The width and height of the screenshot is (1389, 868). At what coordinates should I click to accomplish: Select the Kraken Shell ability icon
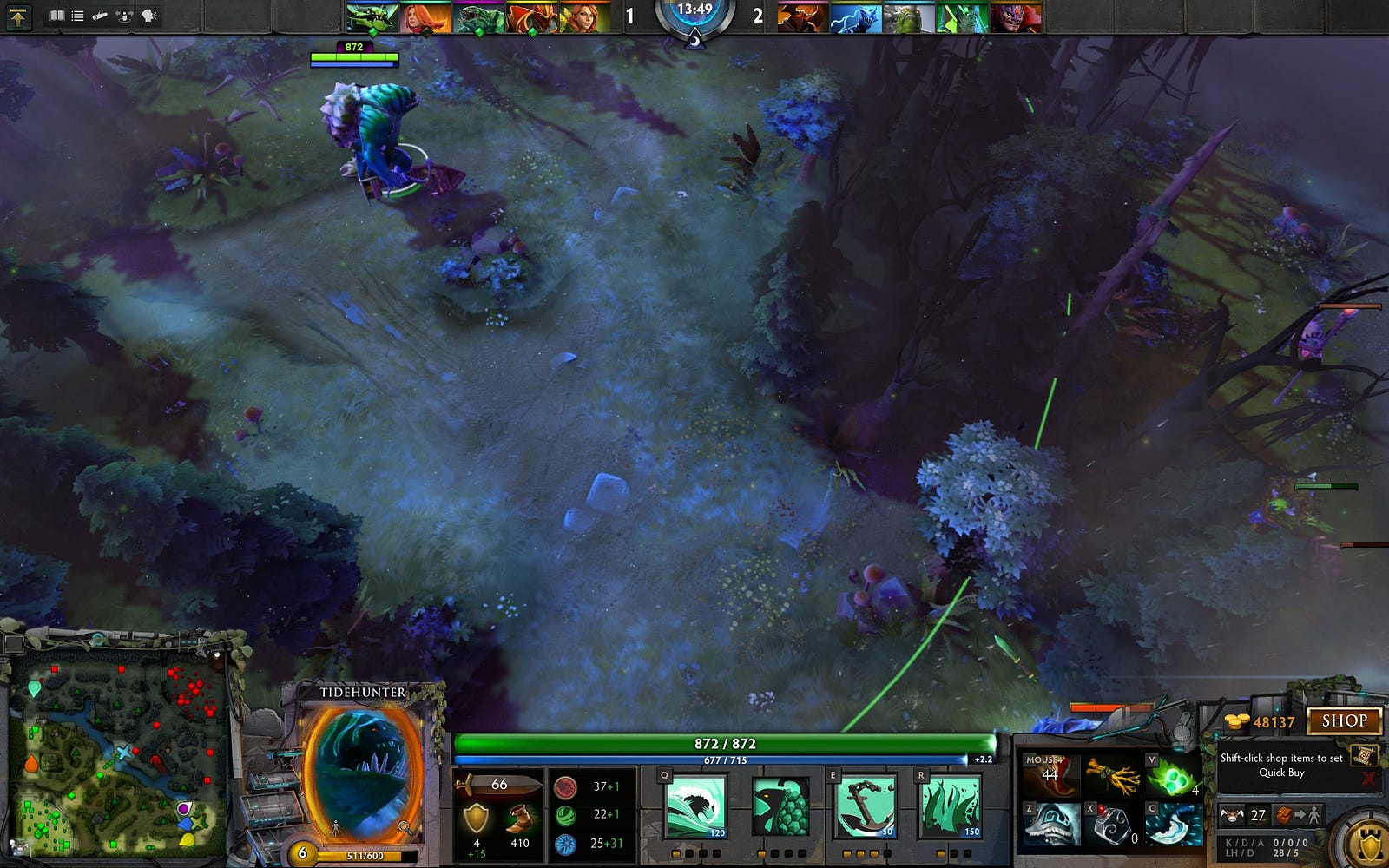coord(780,807)
